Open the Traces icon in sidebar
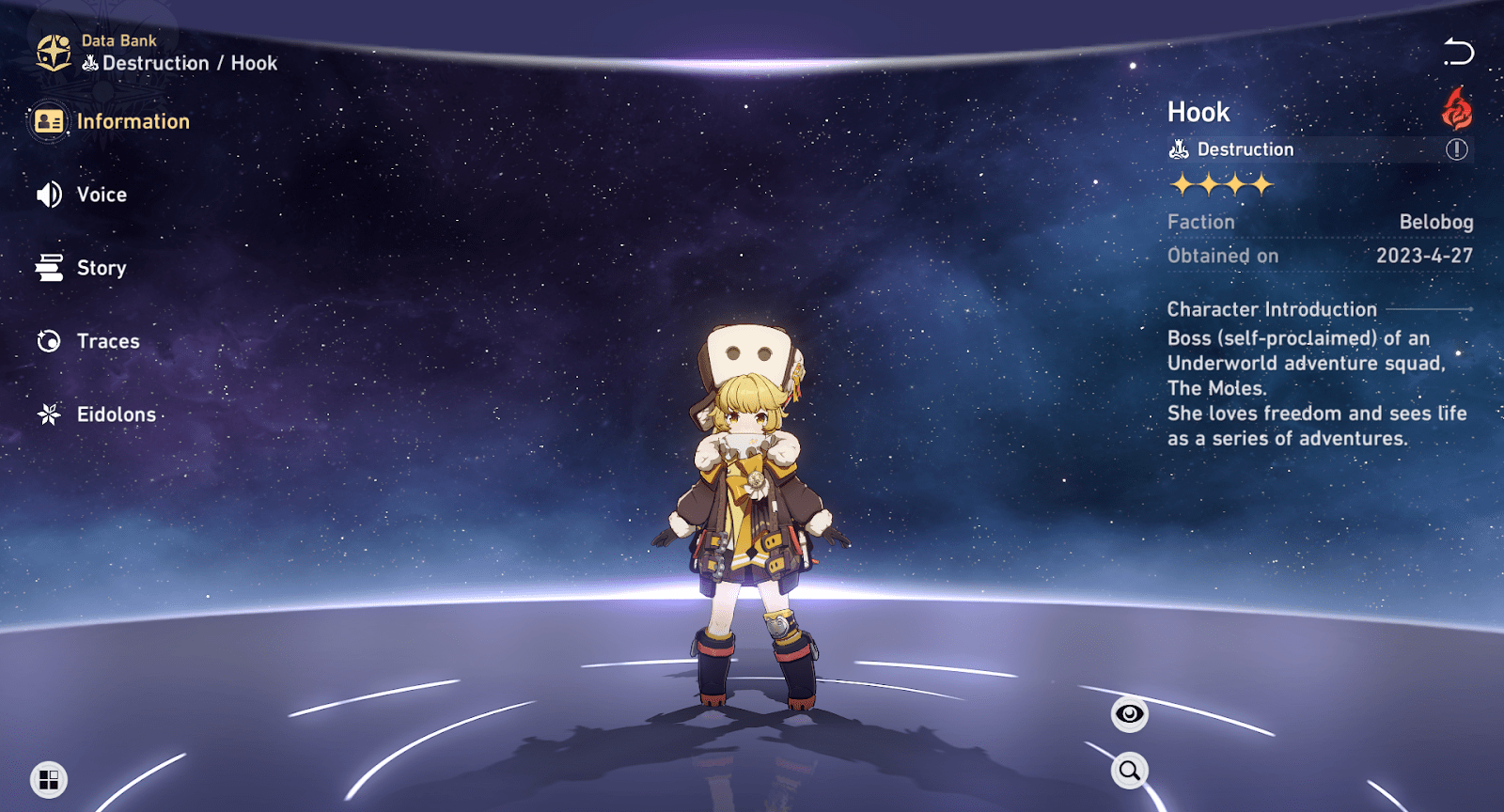Viewport: 1504px width, 812px height. pos(49,341)
